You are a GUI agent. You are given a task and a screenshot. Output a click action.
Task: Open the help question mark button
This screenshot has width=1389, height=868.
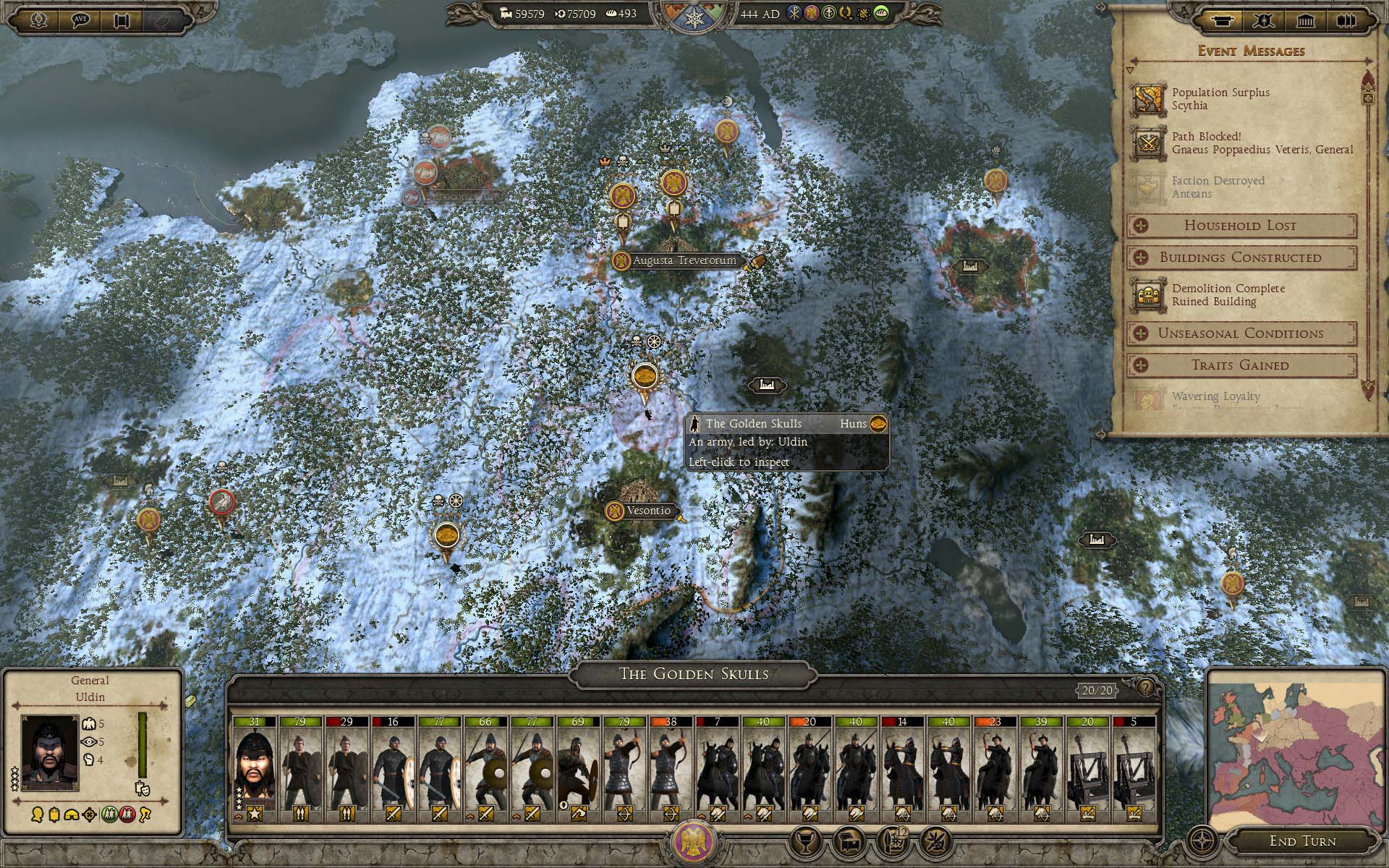1145,688
